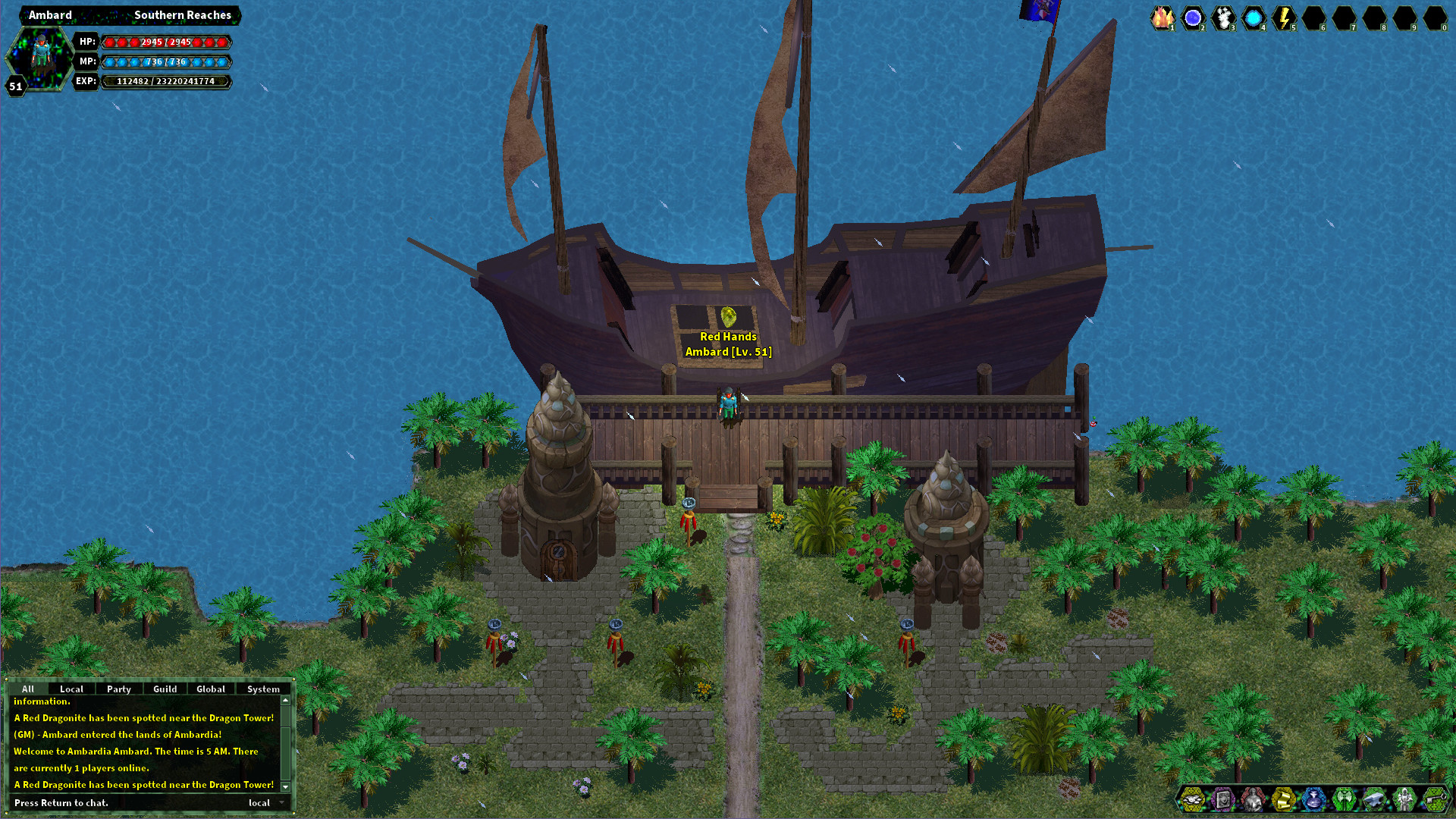The height and width of the screenshot is (819, 1456).
Task: Switch to the Guild chat tab
Action: [x=165, y=689]
